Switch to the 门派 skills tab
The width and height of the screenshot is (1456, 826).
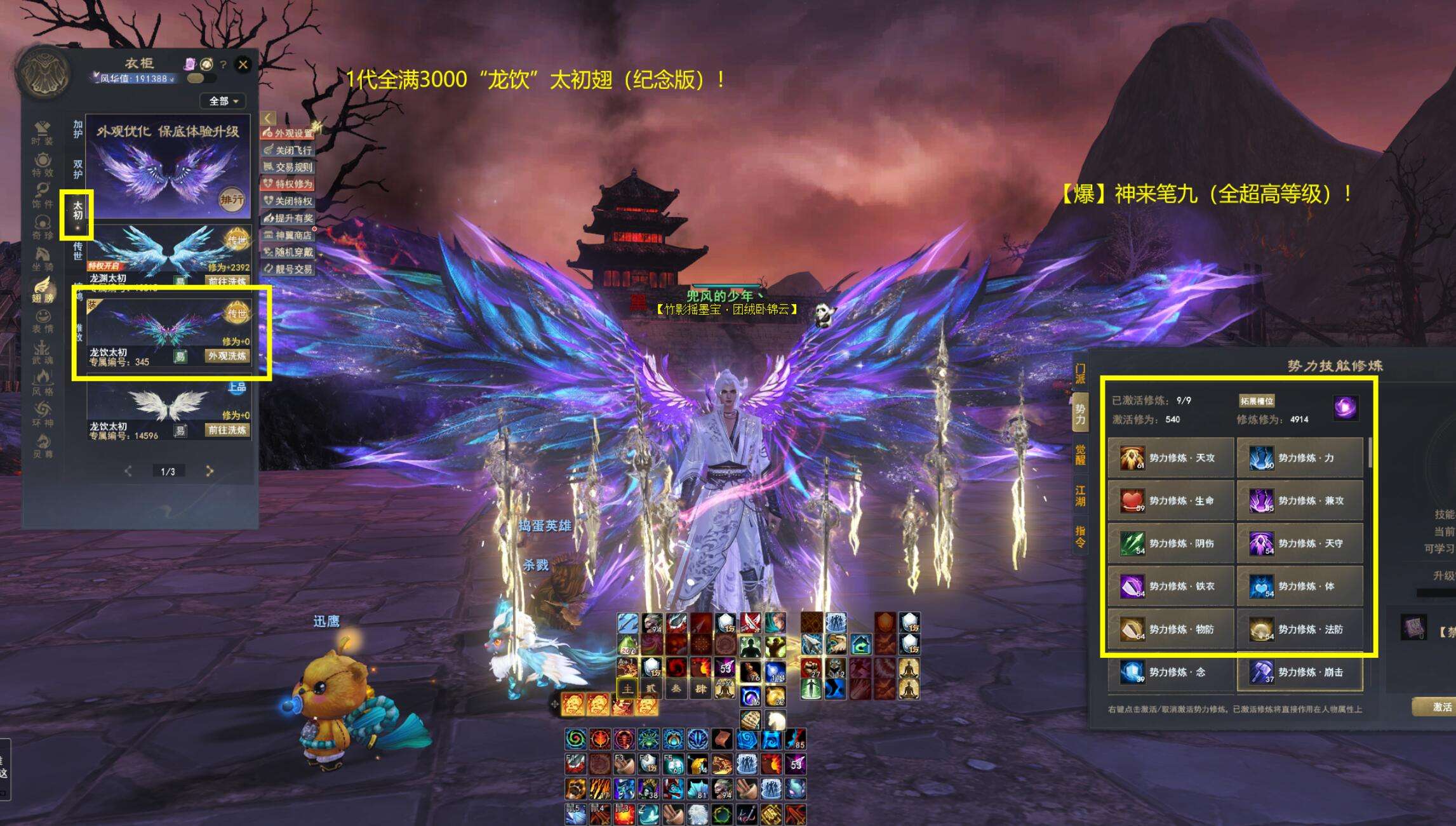[x=1080, y=374]
